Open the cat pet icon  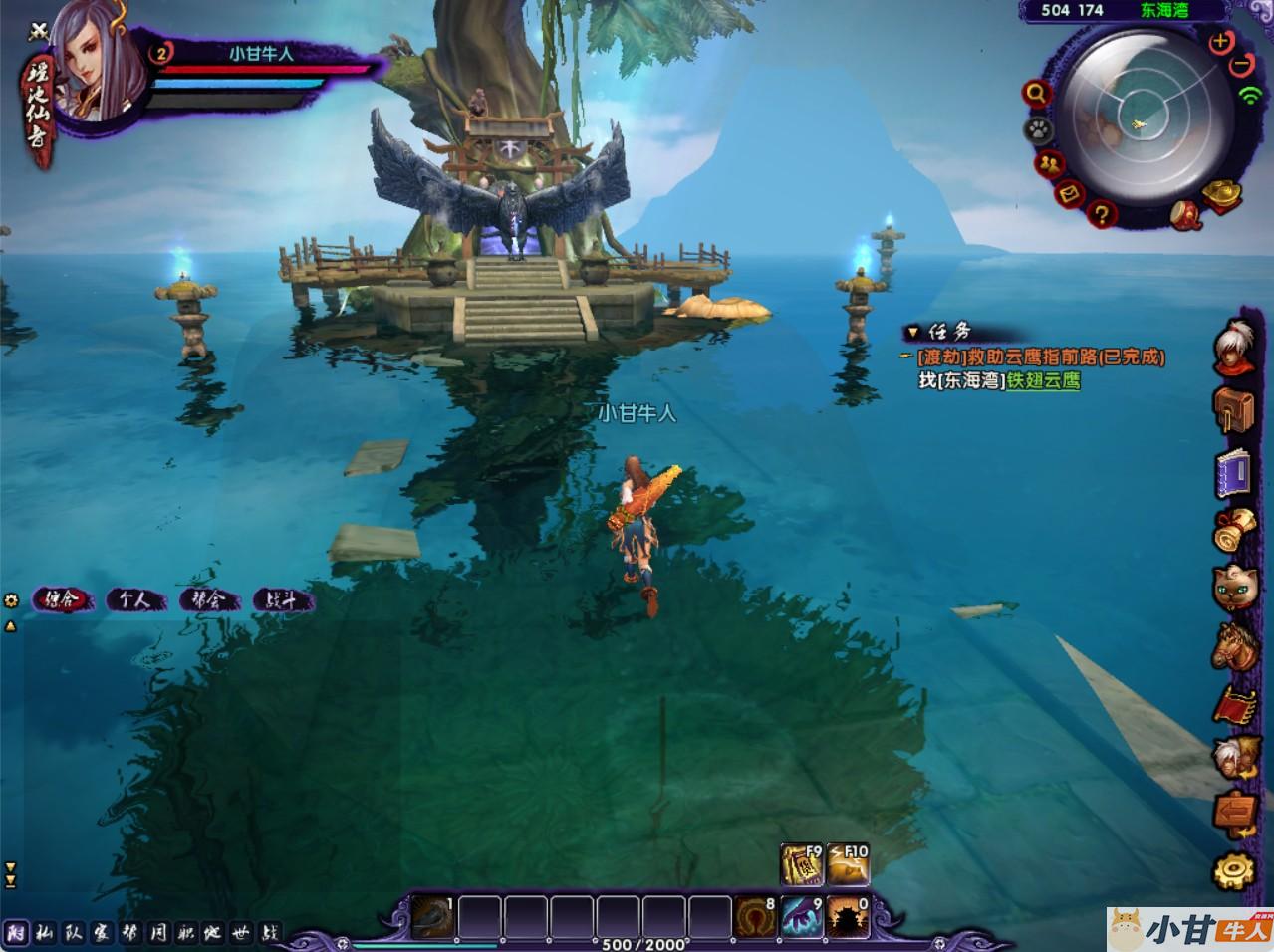[1233, 587]
